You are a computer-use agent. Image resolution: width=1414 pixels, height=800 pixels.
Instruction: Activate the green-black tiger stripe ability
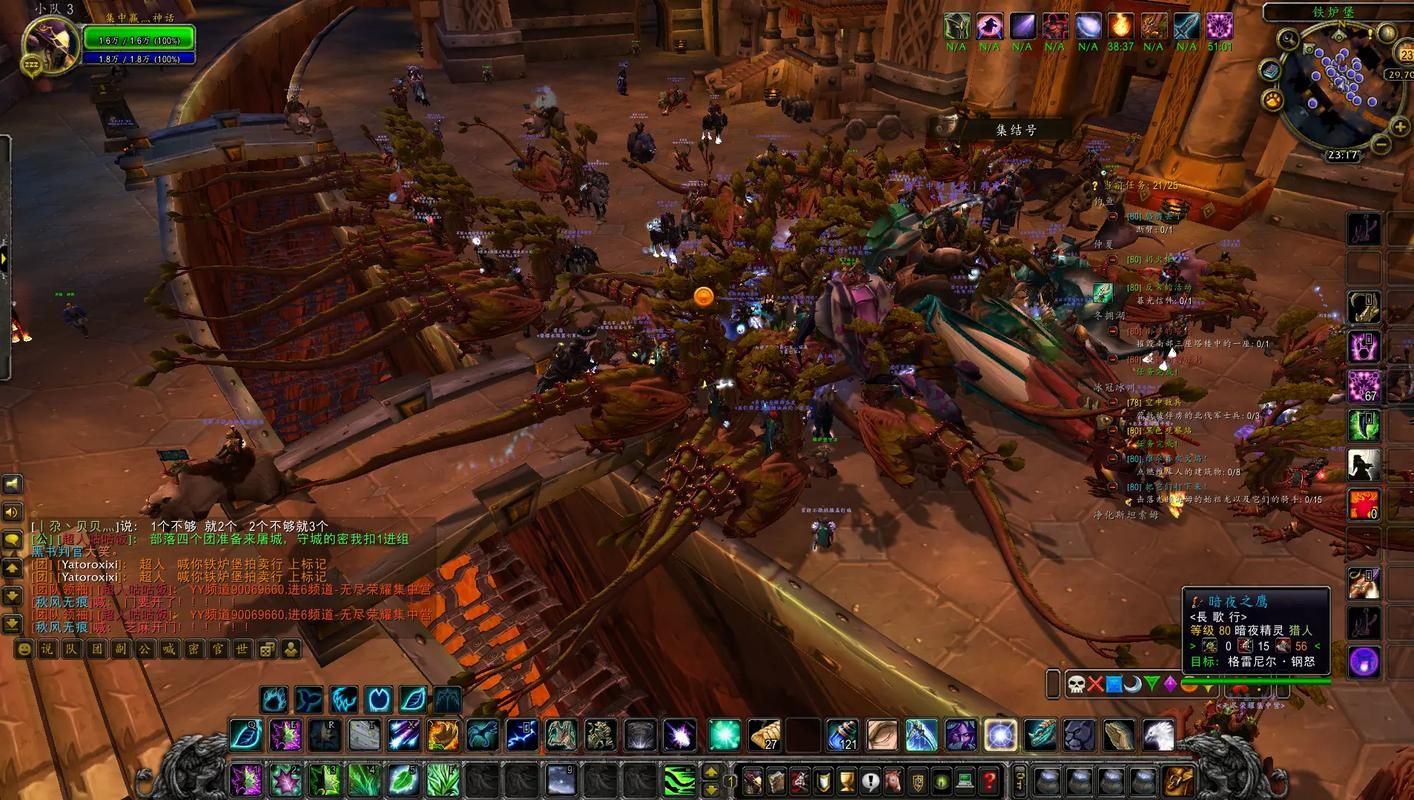[x=680, y=779]
